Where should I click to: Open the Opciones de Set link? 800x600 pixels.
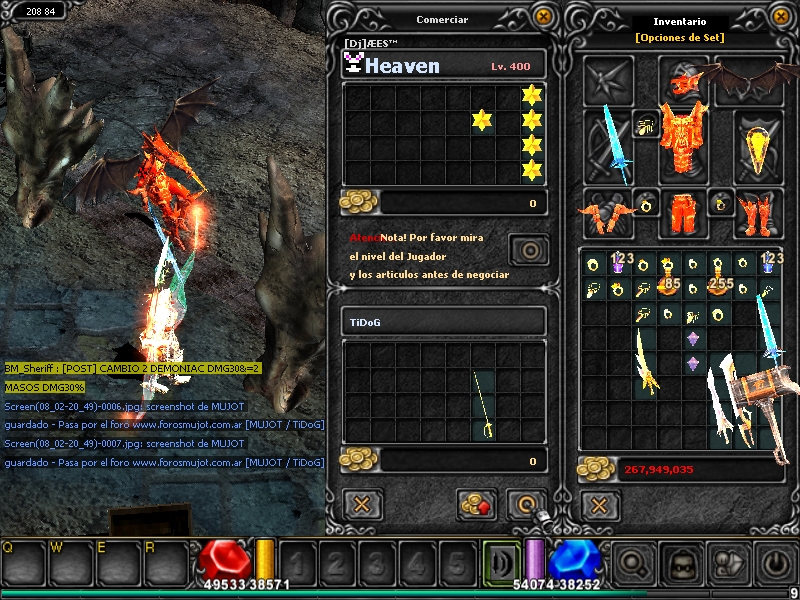(680, 38)
